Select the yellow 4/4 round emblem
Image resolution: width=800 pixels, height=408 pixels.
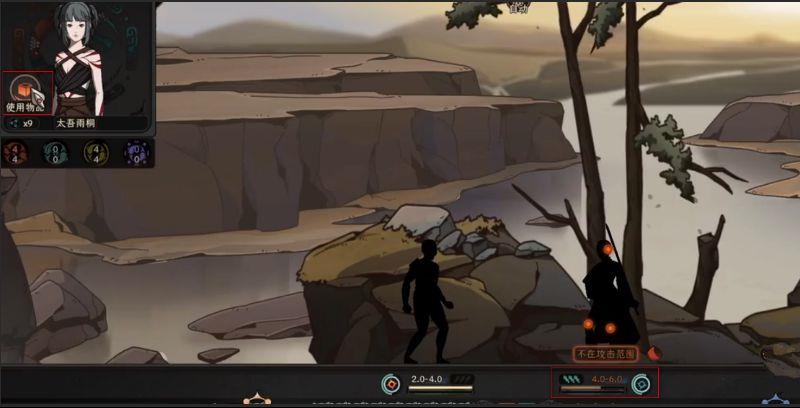click(94, 153)
